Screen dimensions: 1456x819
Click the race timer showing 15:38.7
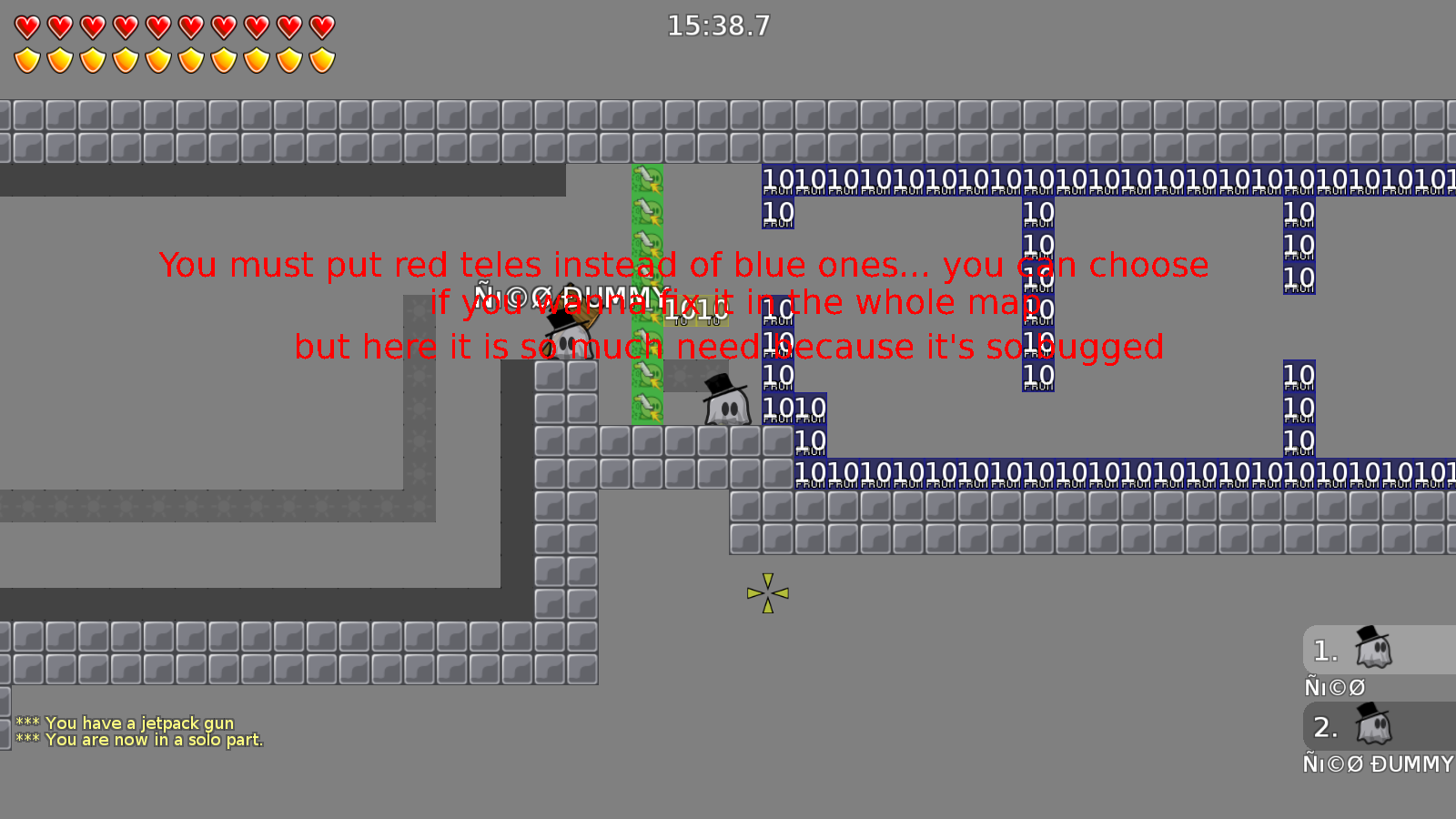(x=719, y=25)
